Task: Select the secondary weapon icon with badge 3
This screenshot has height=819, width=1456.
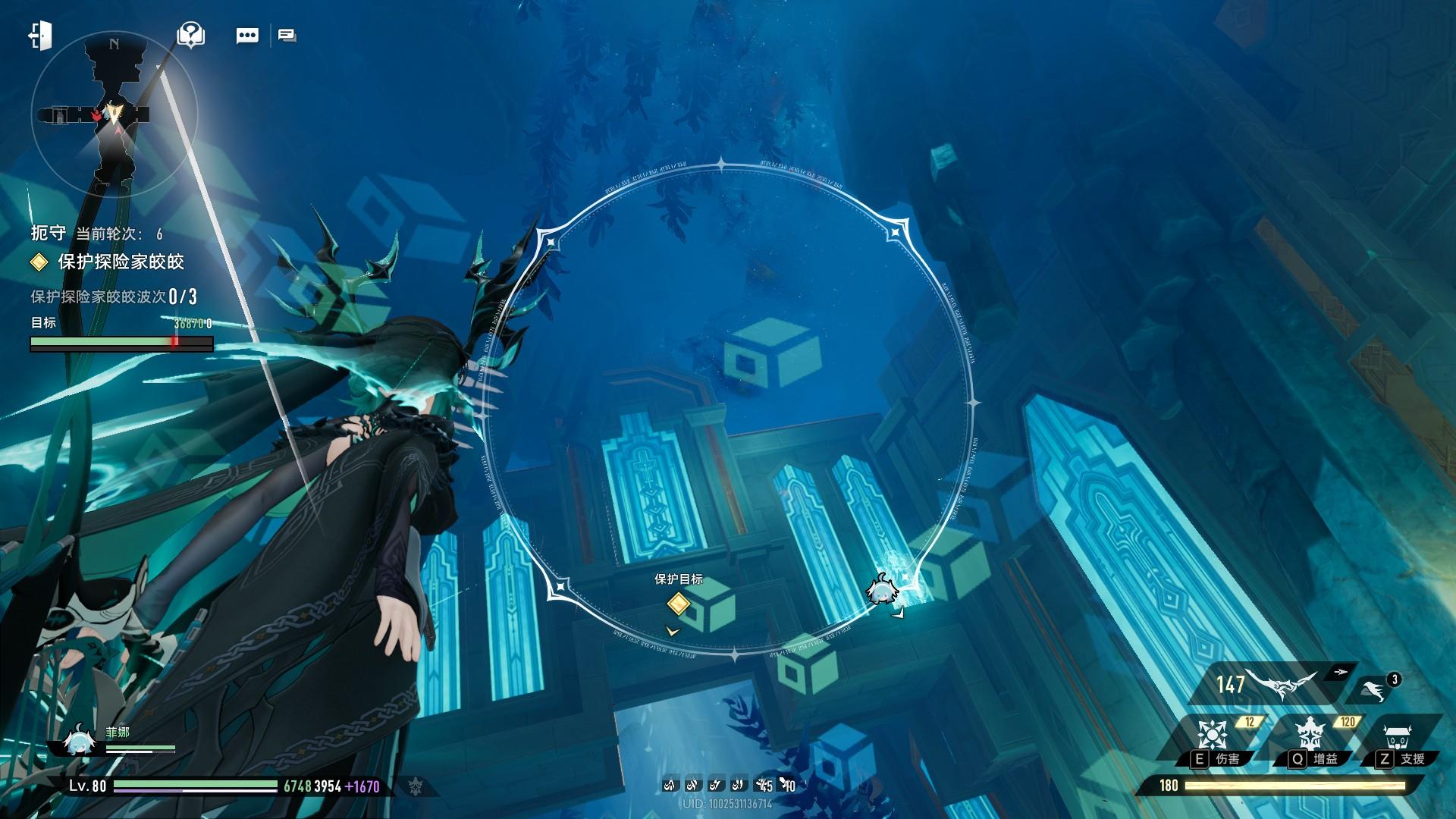Action: [1372, 689]
